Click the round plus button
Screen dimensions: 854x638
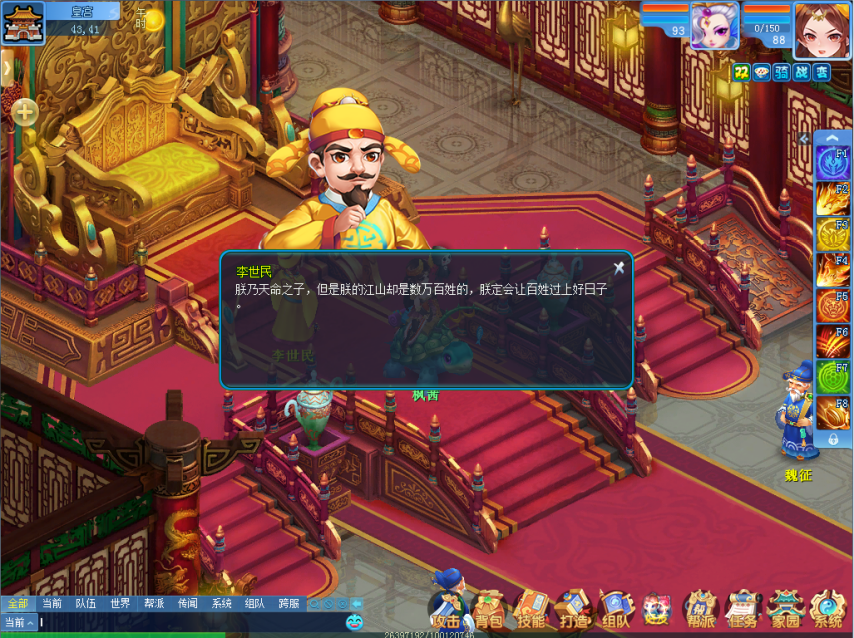coord(25,112)
